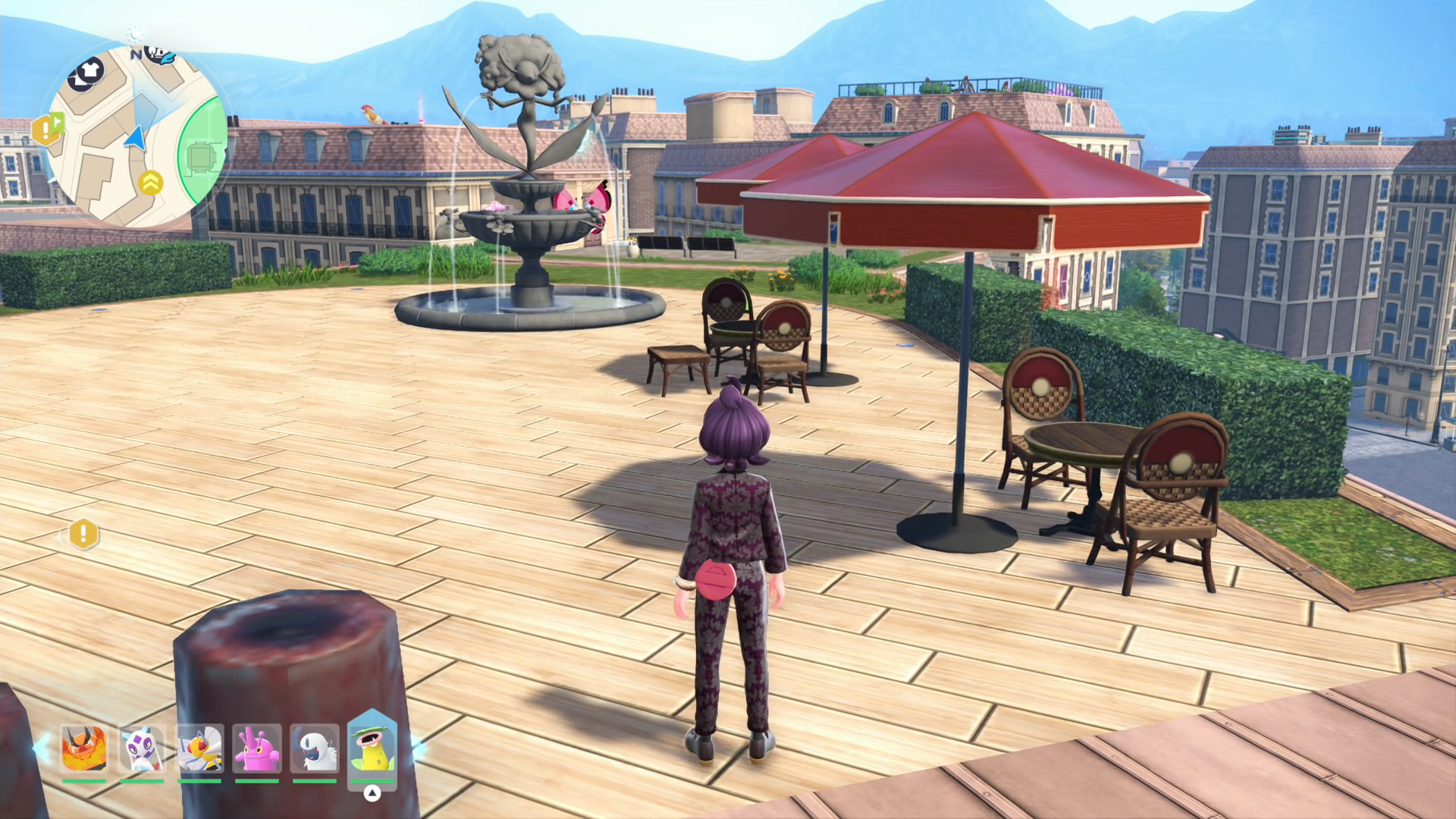This screenshot has height=819, width=1456.
Task: Select the pink Heracross party slot
Action: pyautogui.click(x=257, y=748)
